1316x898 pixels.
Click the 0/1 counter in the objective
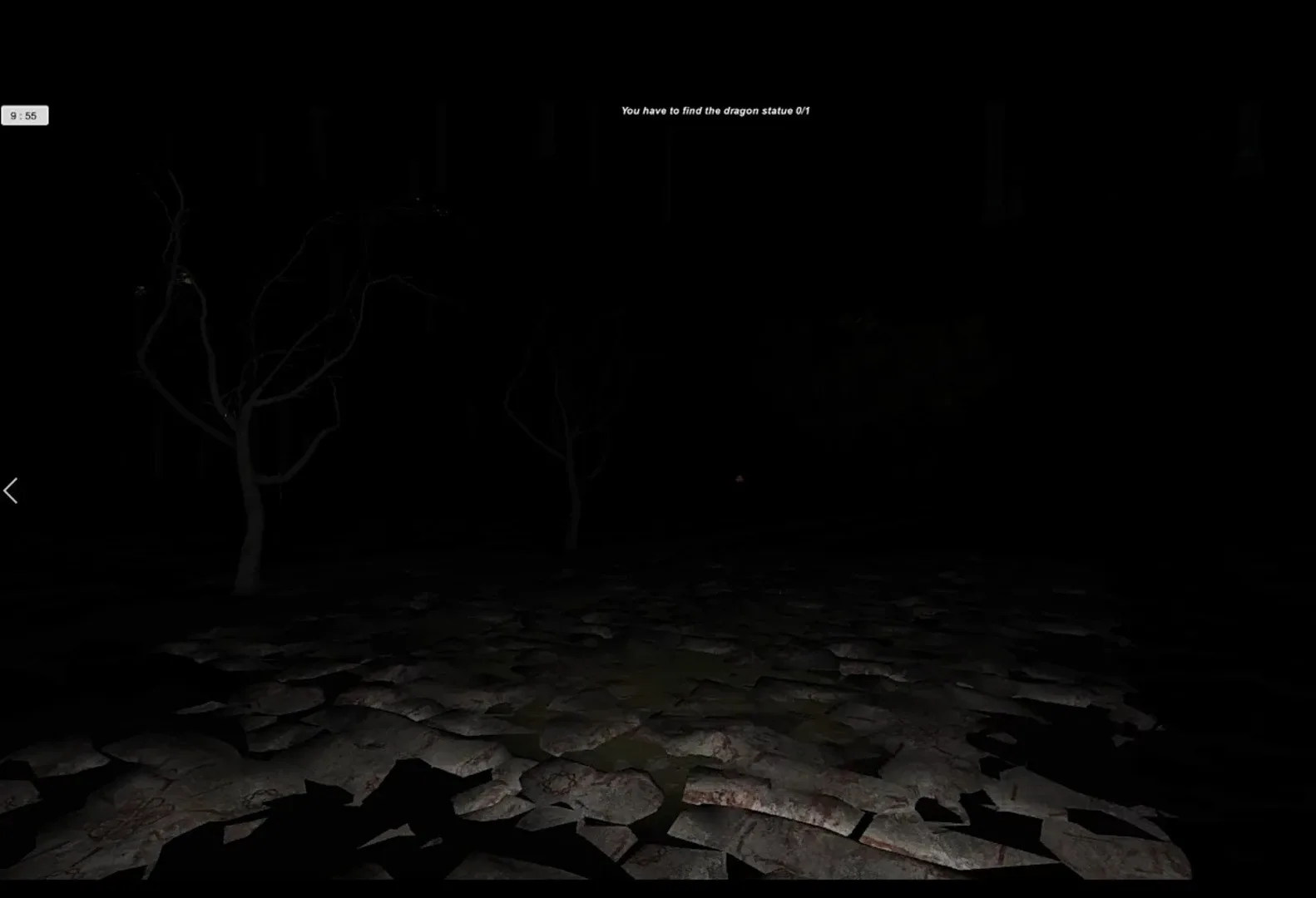[x=802, y=110]
